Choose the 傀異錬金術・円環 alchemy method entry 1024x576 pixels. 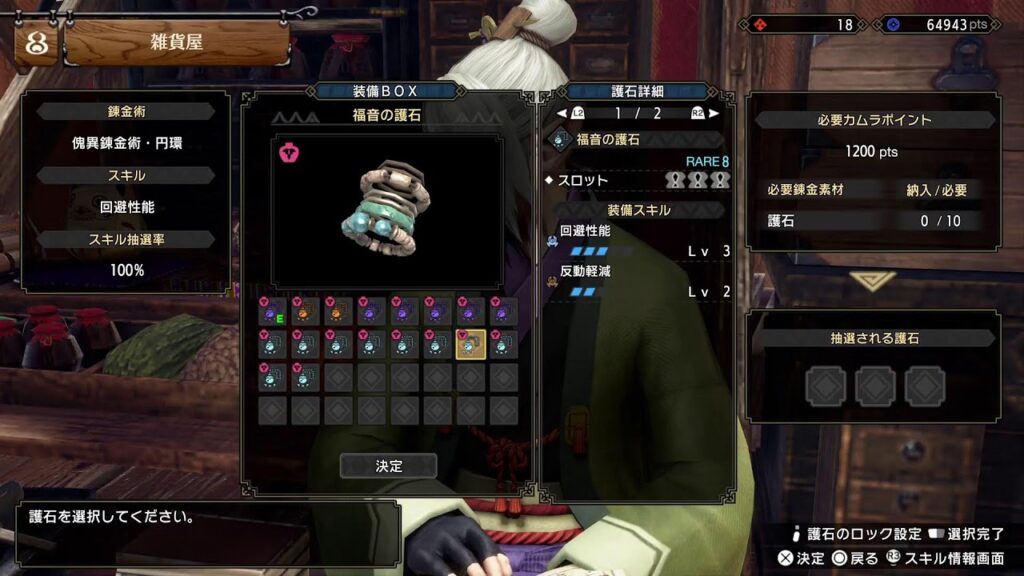126,143
